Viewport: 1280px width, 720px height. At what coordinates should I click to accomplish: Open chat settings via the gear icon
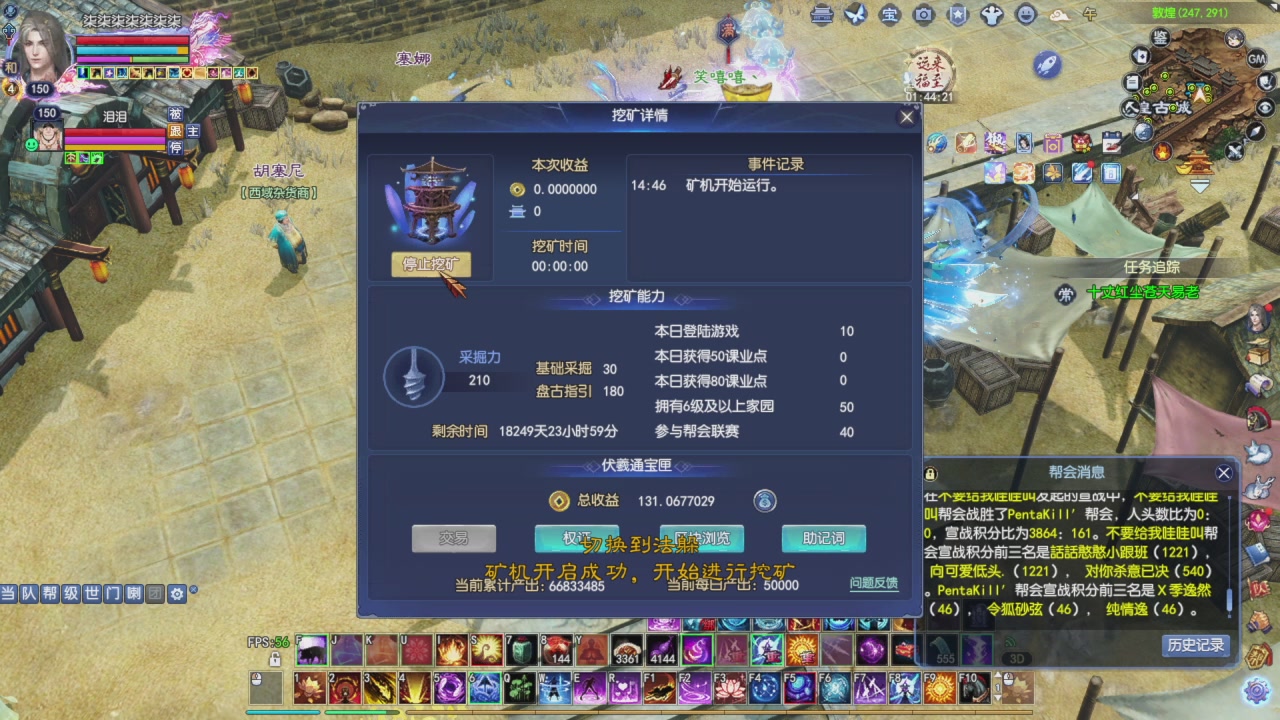click(176, 594)
